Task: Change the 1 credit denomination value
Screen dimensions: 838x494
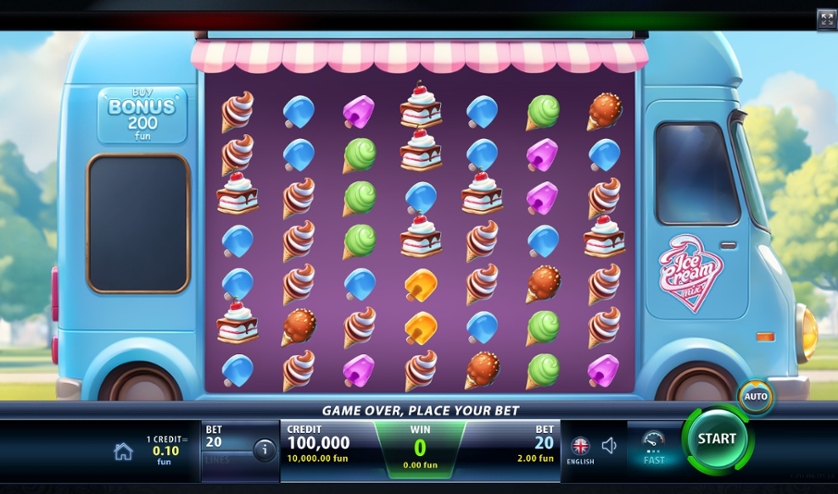Action: pyautogui.click(x=164, y=450)
